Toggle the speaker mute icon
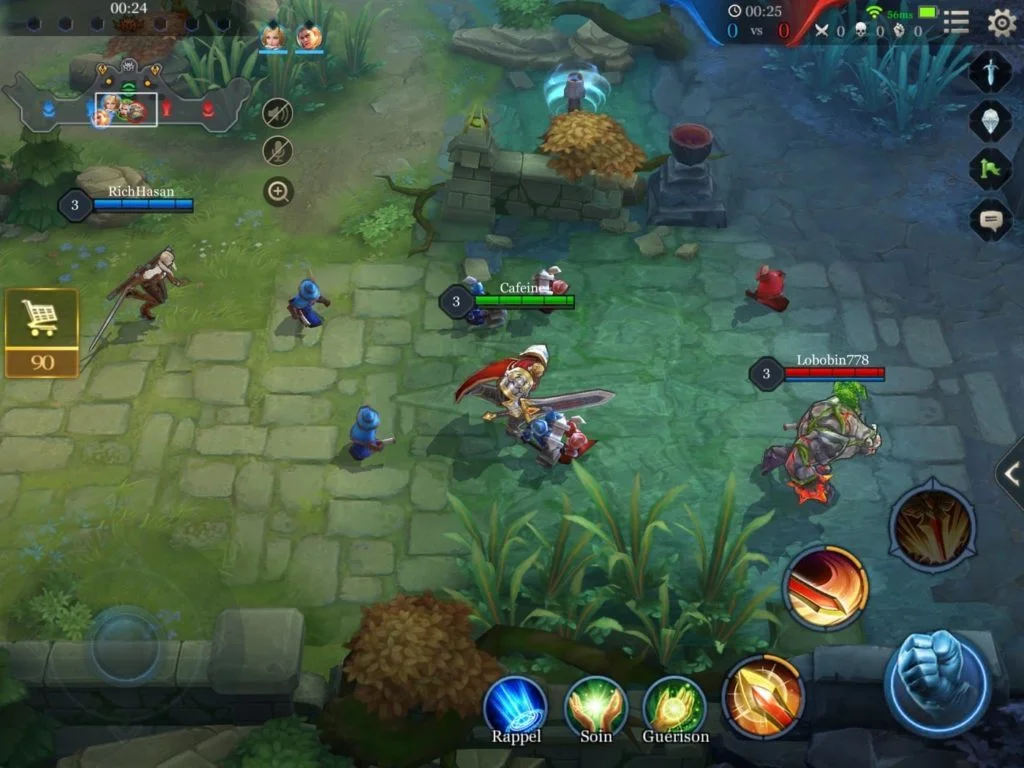Viewport: 1024px width, 768px height. [278, 113]
